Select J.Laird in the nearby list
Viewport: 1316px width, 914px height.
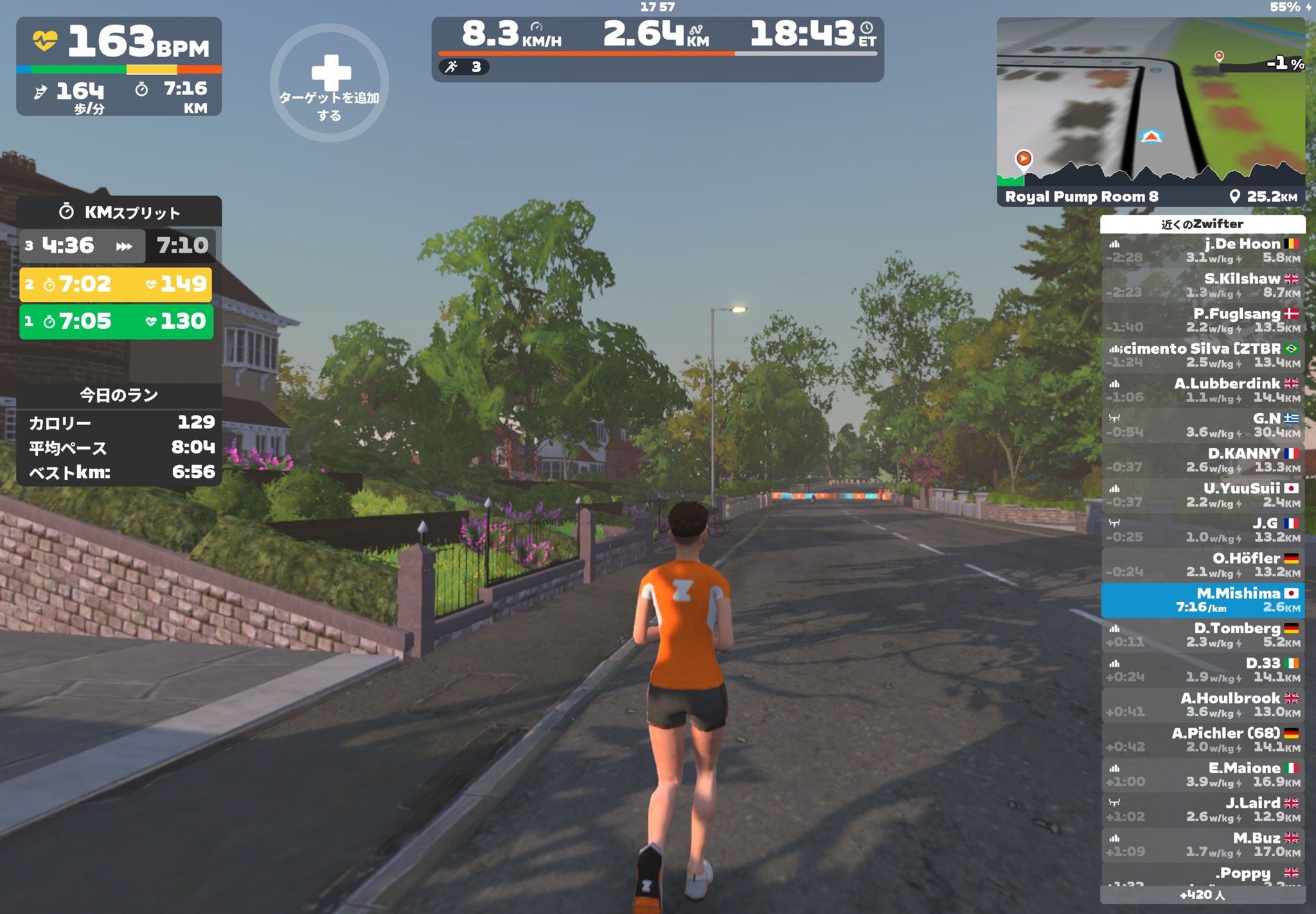1202,809
